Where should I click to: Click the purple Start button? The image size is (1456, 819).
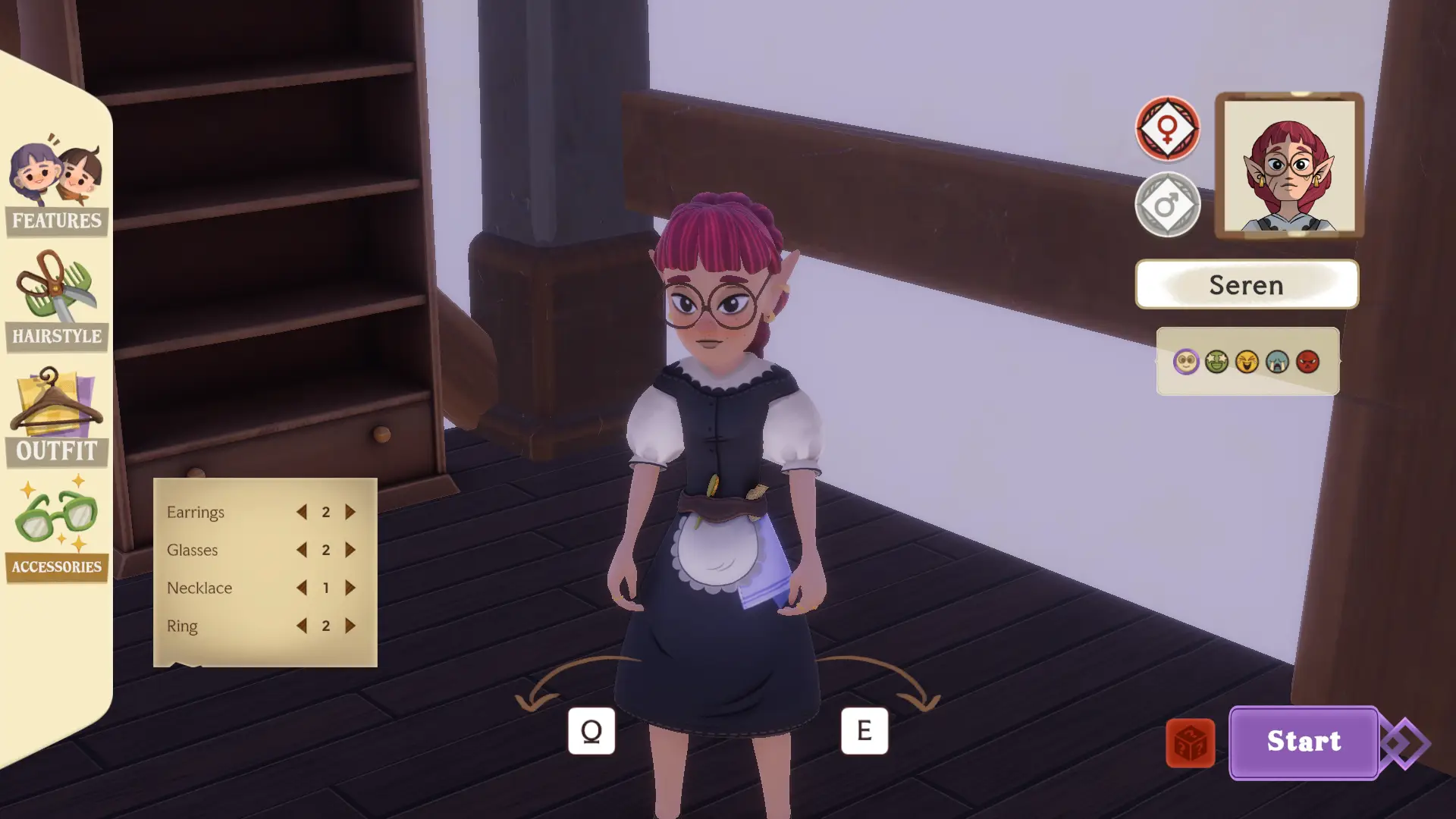(1303, 742)
